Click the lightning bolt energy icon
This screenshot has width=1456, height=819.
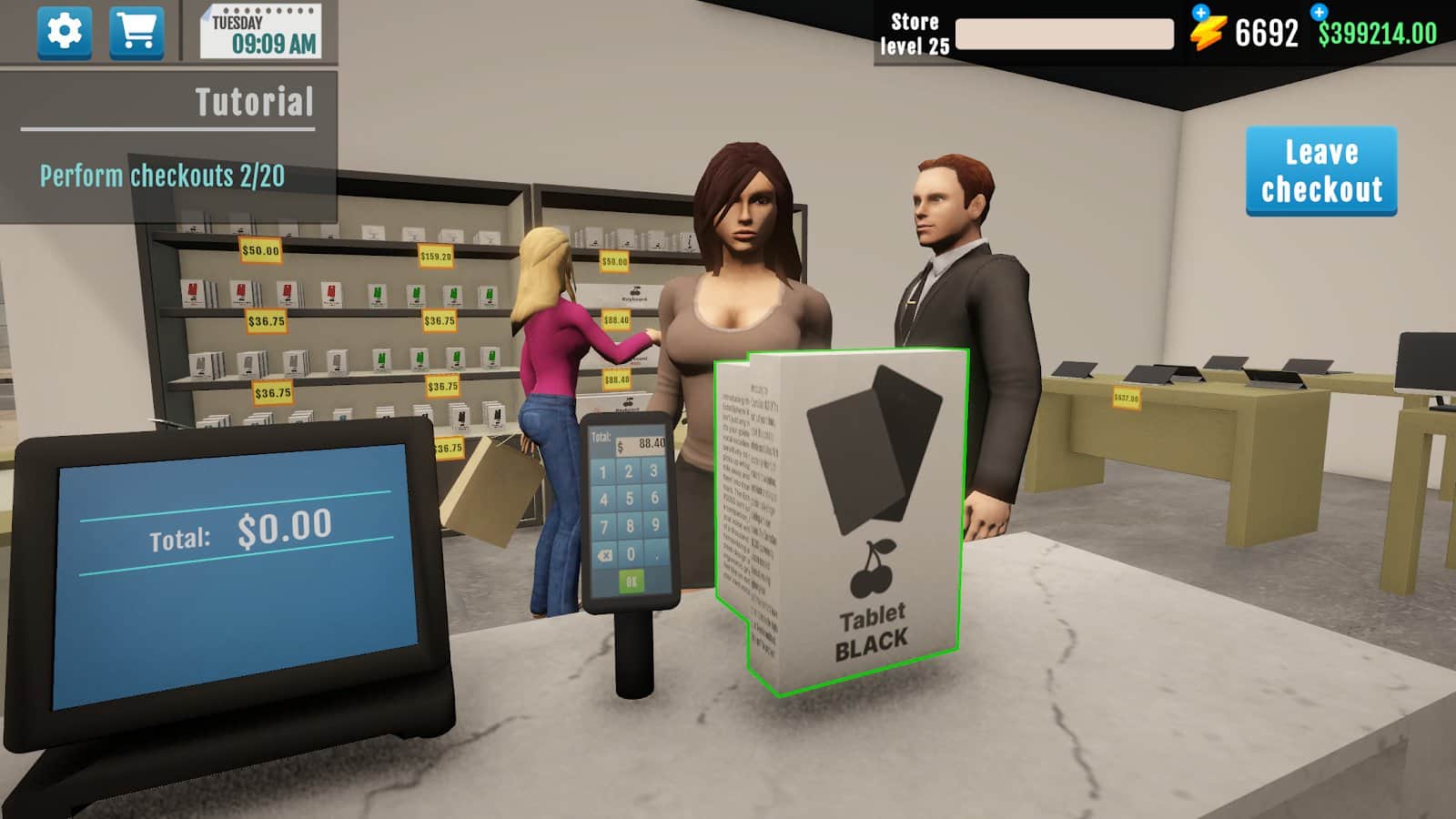pos(1207,32)
